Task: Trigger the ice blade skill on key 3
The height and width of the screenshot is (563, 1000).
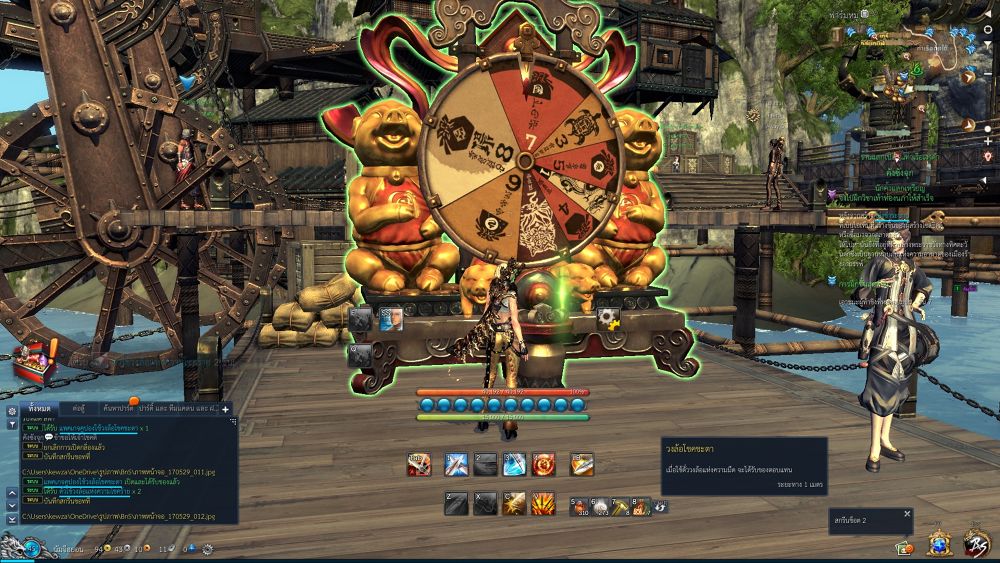Action: tap(514, 464)
